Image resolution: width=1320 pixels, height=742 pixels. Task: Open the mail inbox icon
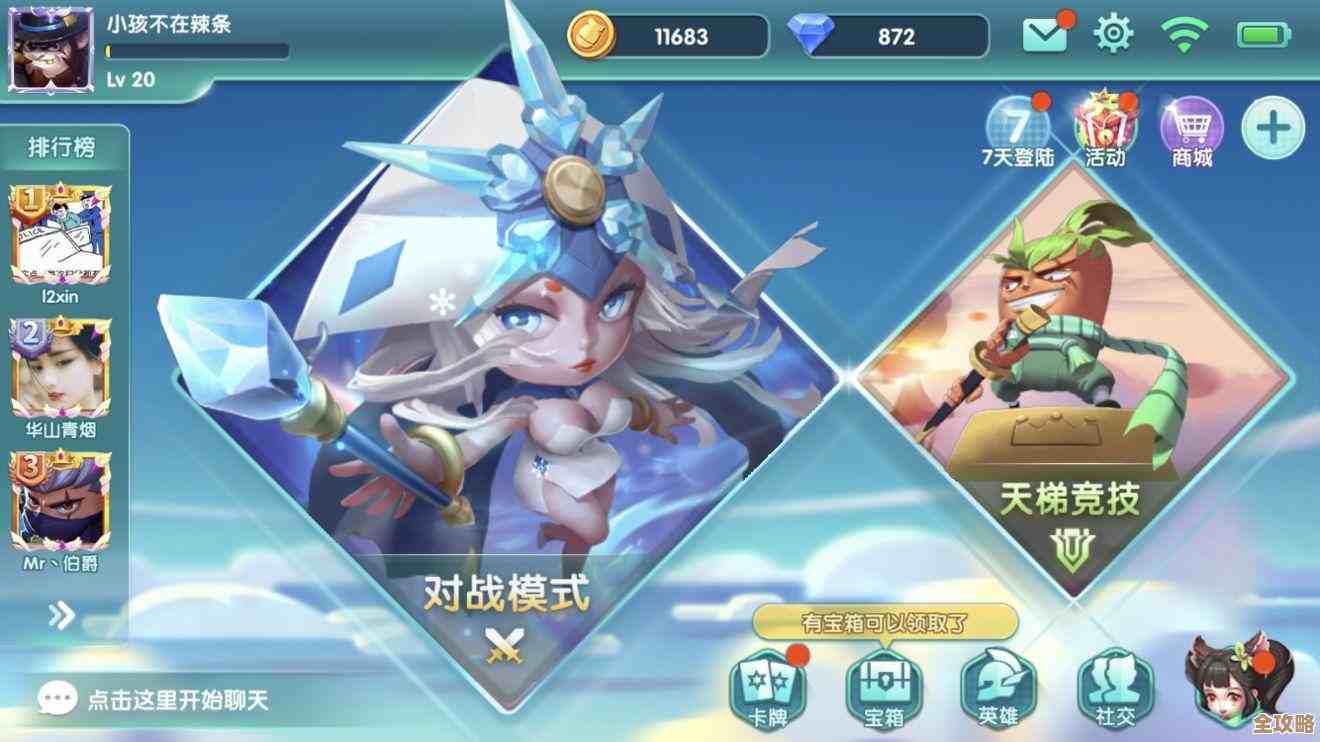click(x=1044, y=33)
